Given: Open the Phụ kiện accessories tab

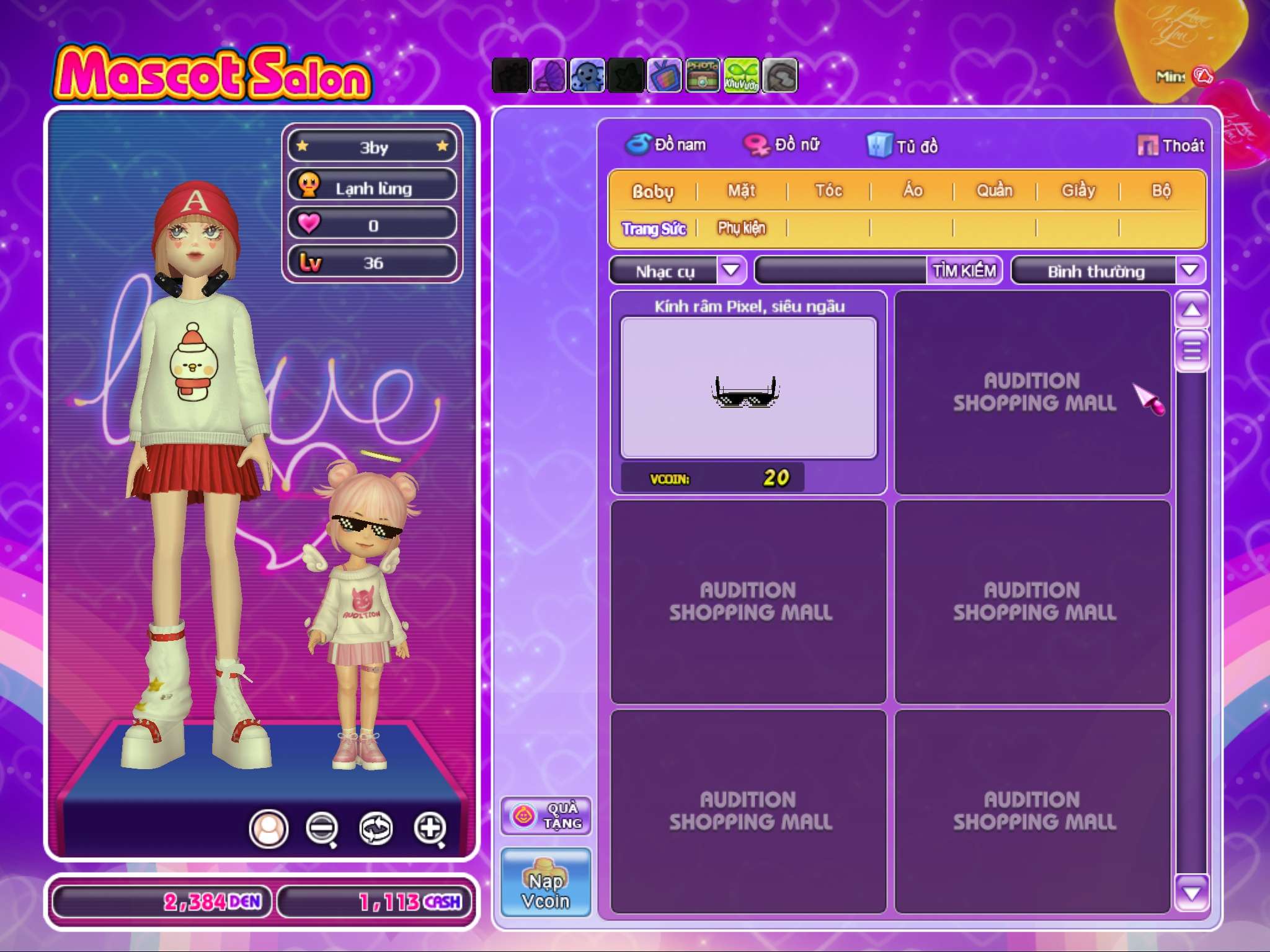Looking at the screenshot, I should (x=742, y=228).
